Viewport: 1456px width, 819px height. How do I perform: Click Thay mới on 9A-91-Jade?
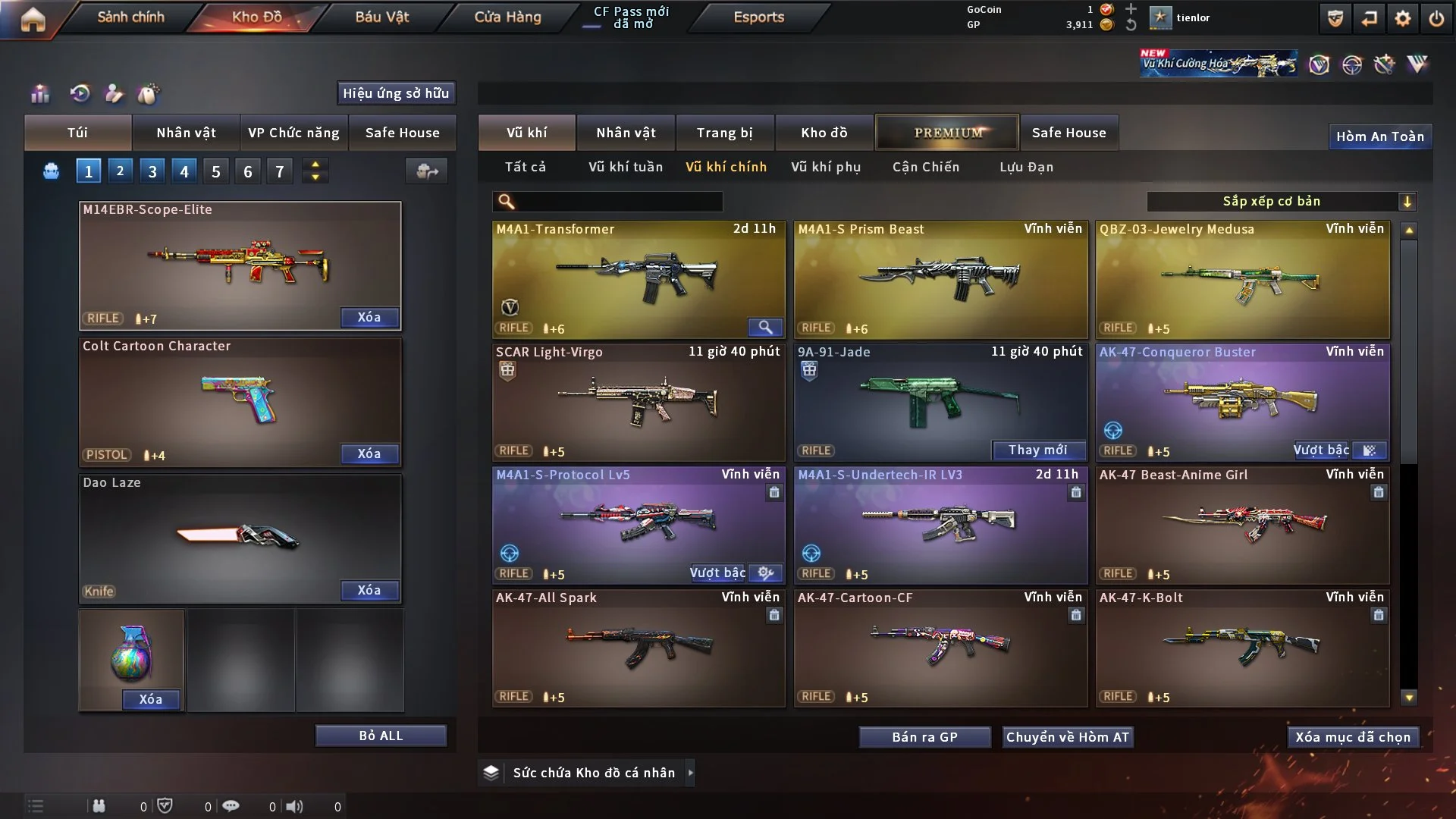coord(1037,450)
